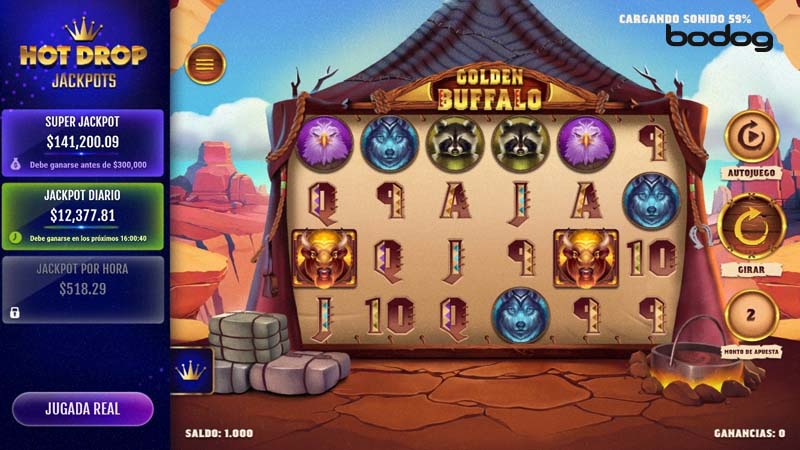Click the Bodog logo
The width and height of the screenshot is (800, 450).
(720, 38)
